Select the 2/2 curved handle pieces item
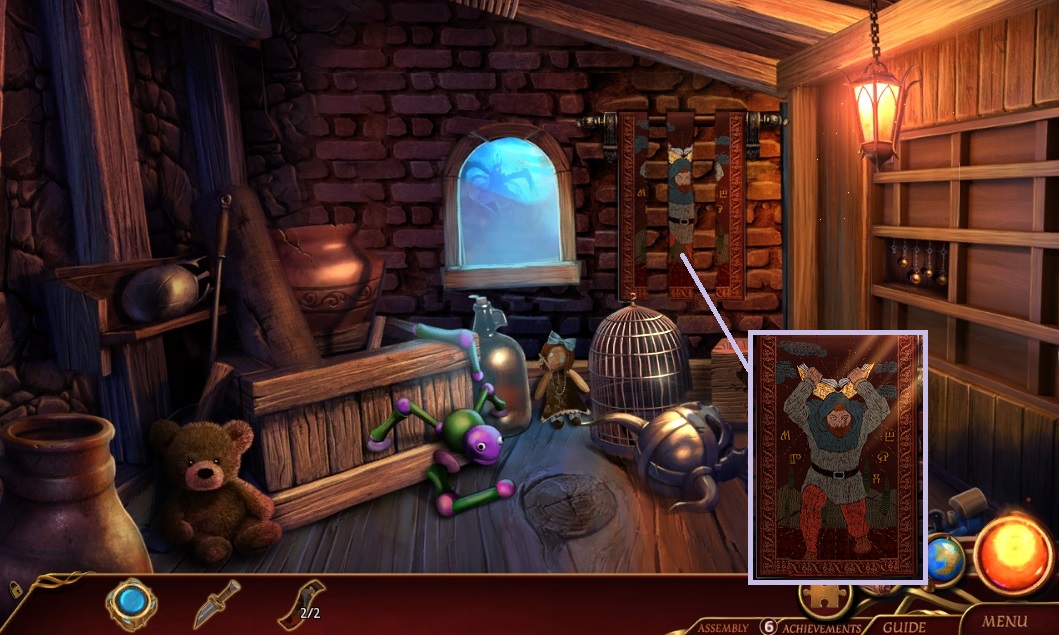 click(x=301, y=603)
